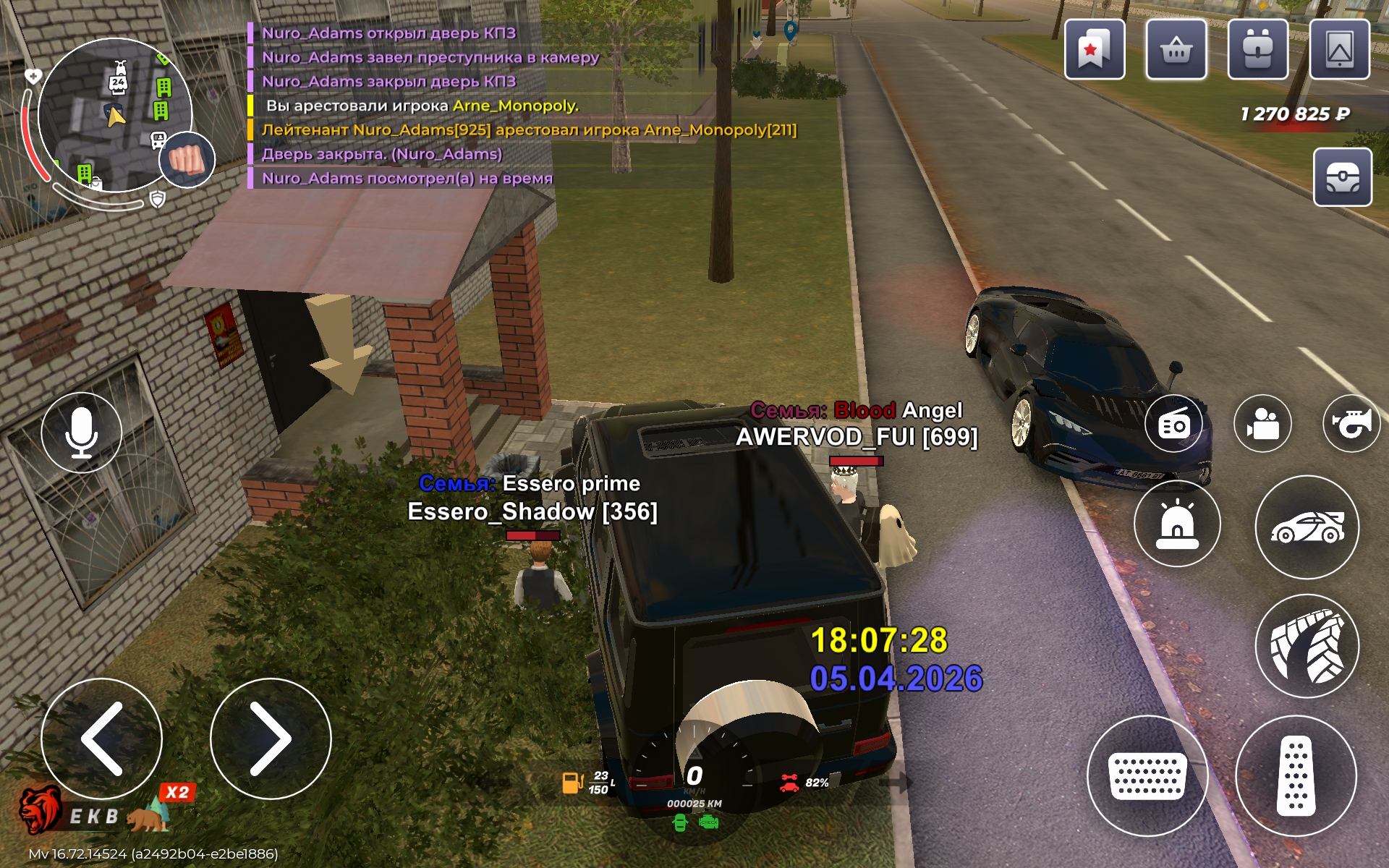Open the shopping basket store
Screen dimensions: 1389x868
(1176, 50)
